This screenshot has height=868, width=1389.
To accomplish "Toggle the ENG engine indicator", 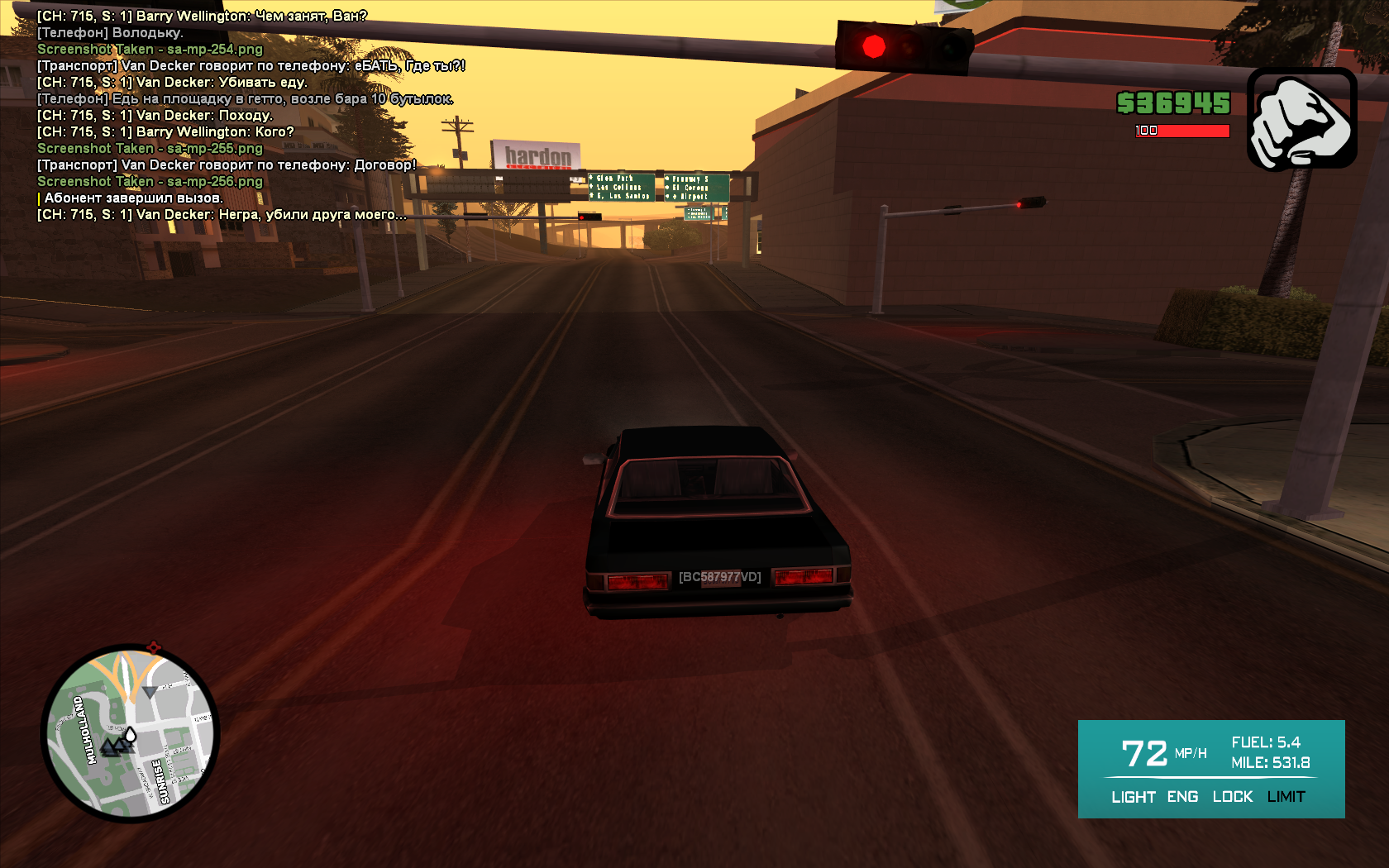I will click(1182, 797).
